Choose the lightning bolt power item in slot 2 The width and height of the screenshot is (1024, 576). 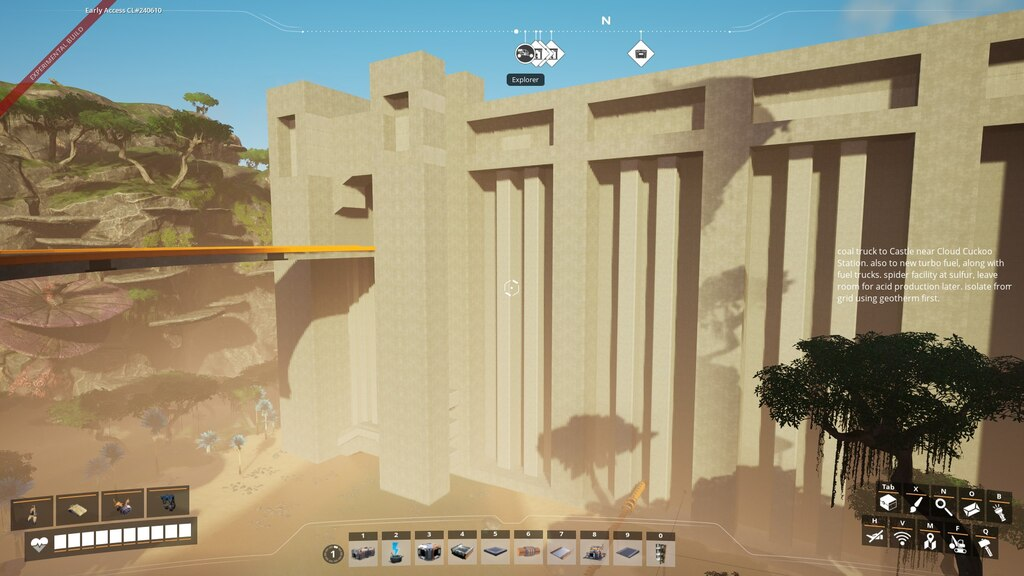coord(396,553)
